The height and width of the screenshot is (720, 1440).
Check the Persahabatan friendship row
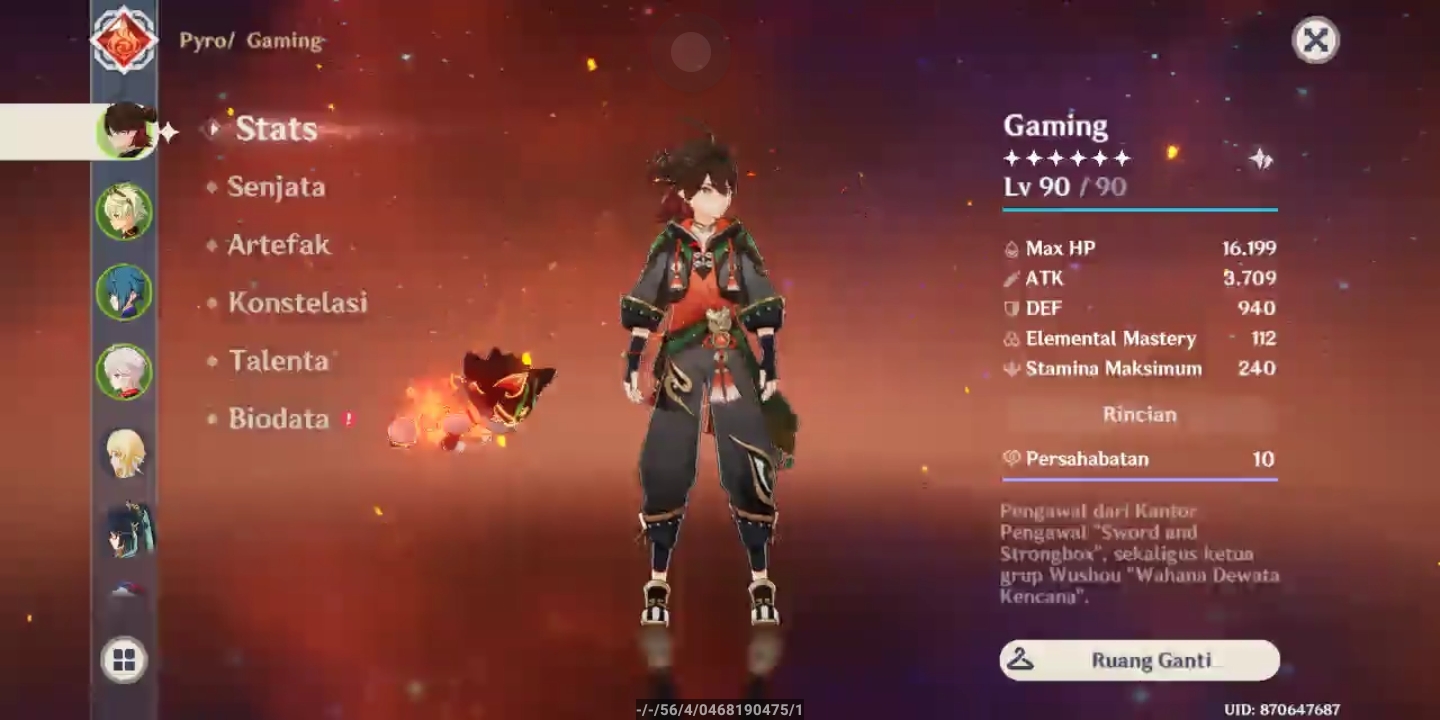1139,459
